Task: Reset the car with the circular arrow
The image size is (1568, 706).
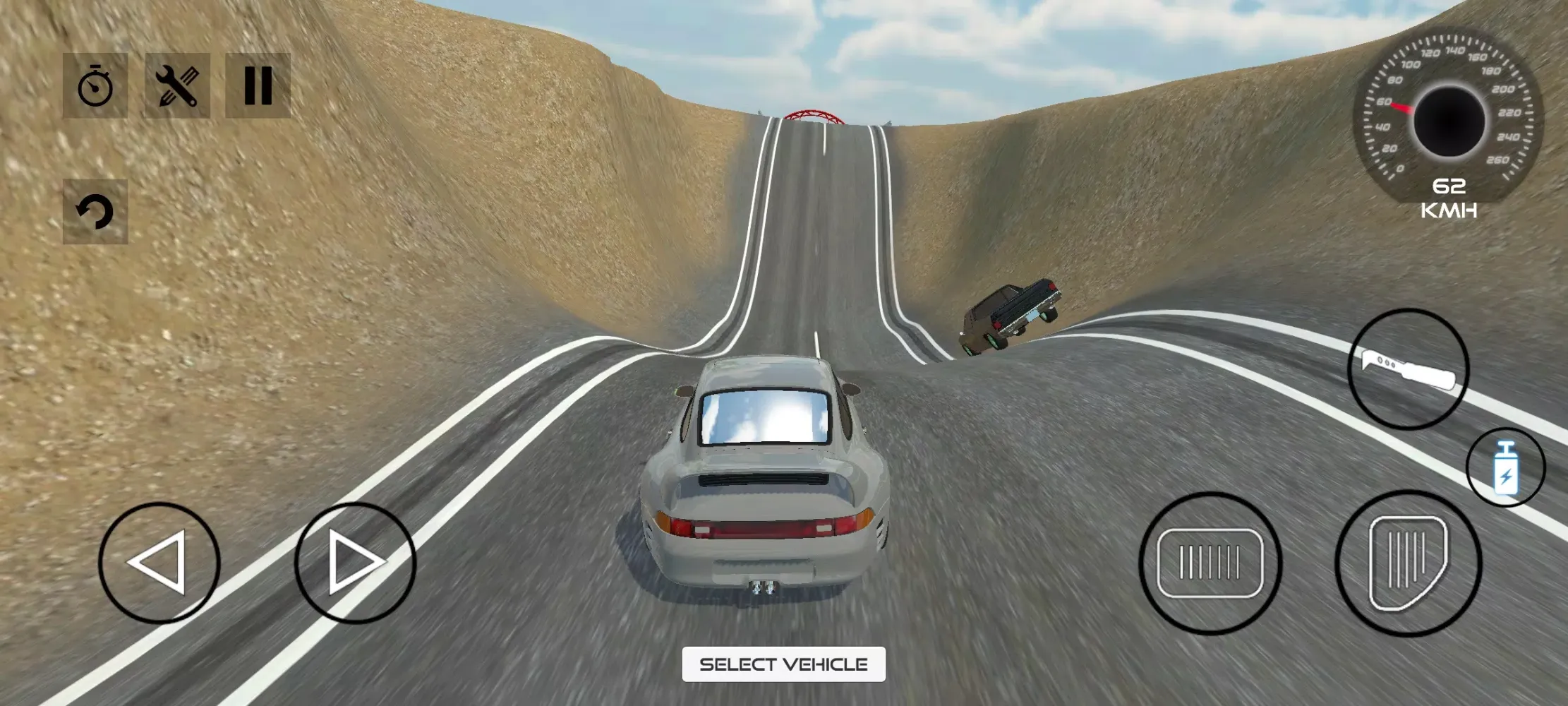Action: pos(95,211)
